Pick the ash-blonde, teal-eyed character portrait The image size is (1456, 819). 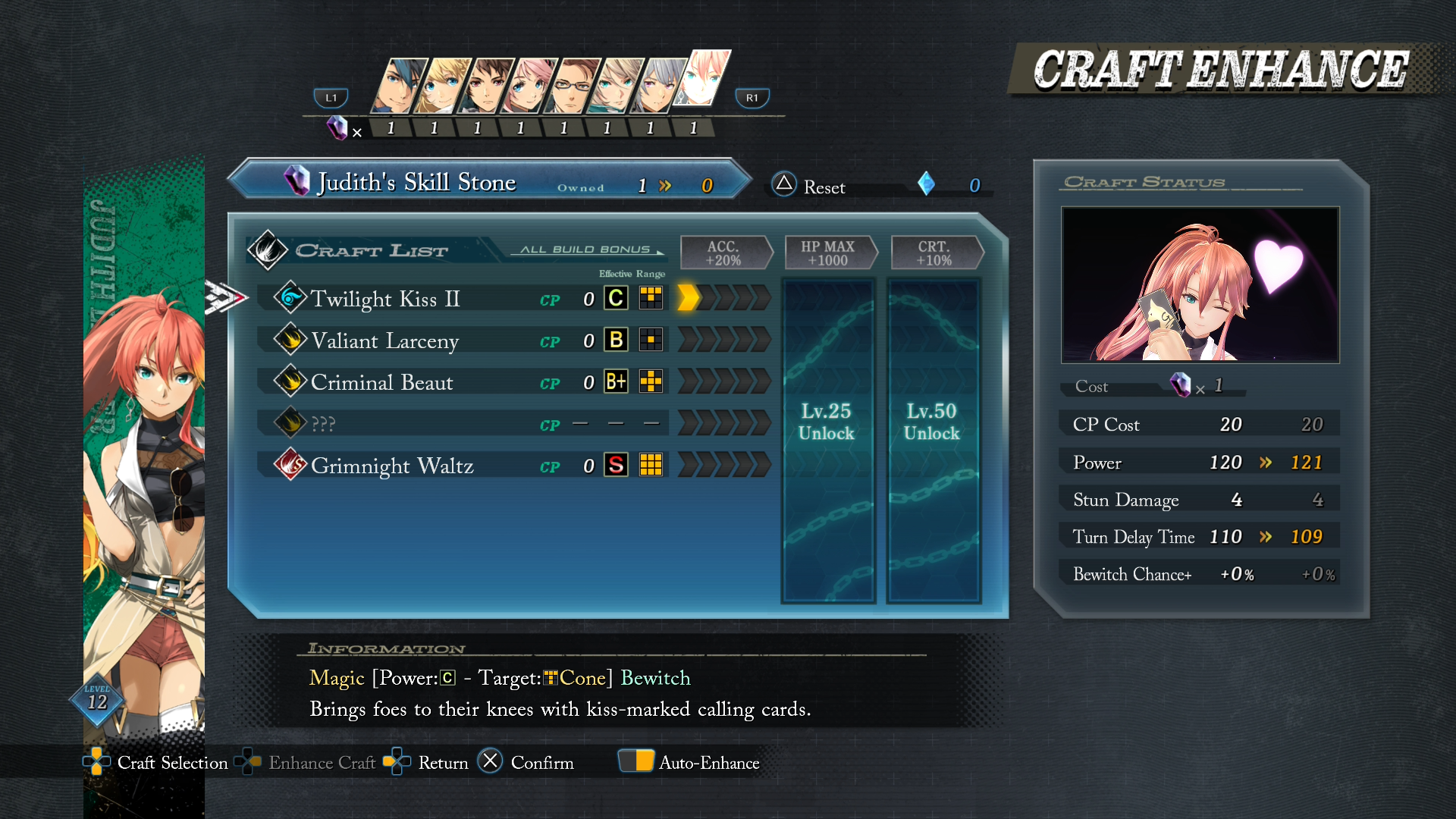[617, 86]
